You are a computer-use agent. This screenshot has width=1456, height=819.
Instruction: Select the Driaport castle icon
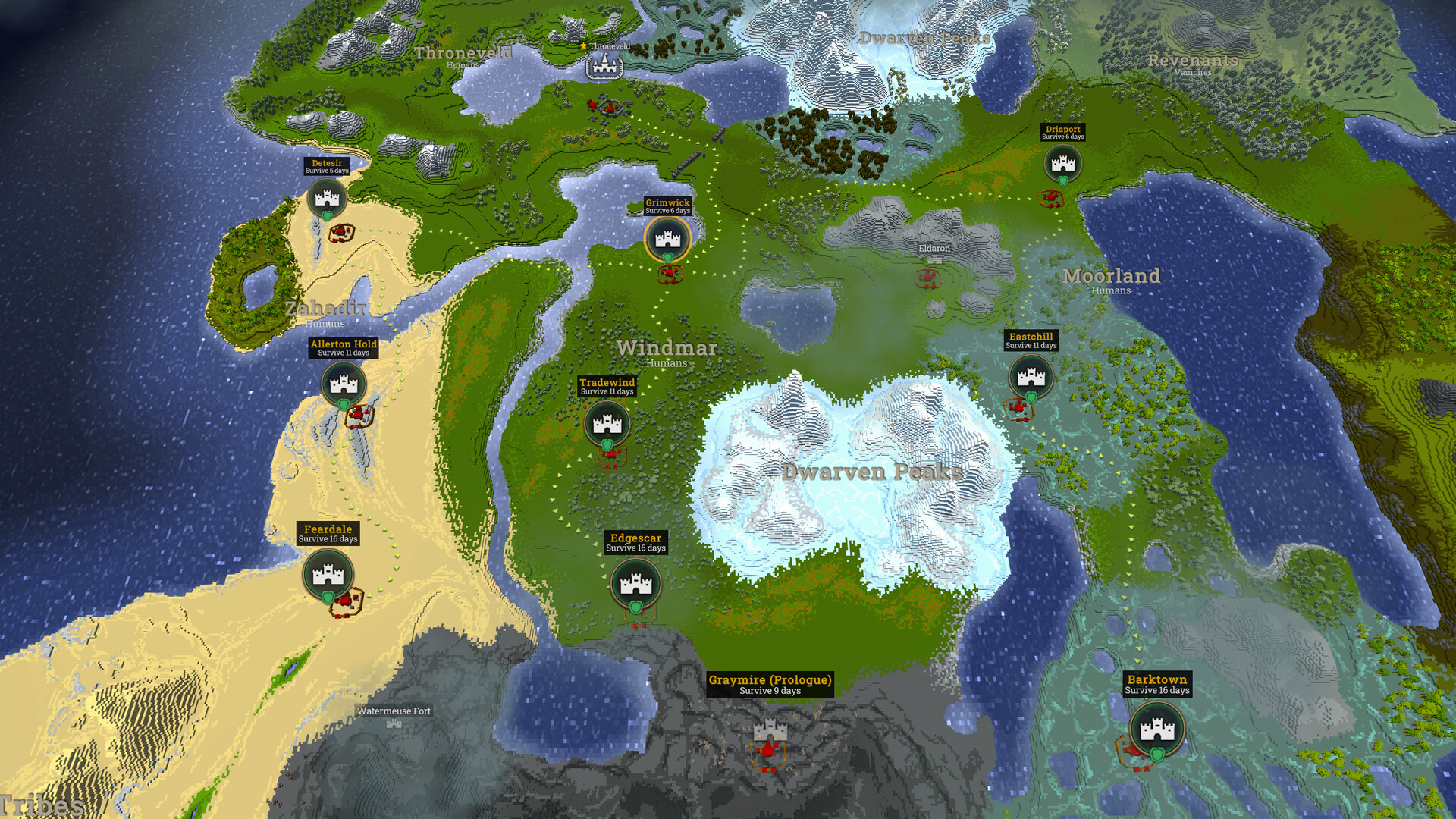[1063, 163]
